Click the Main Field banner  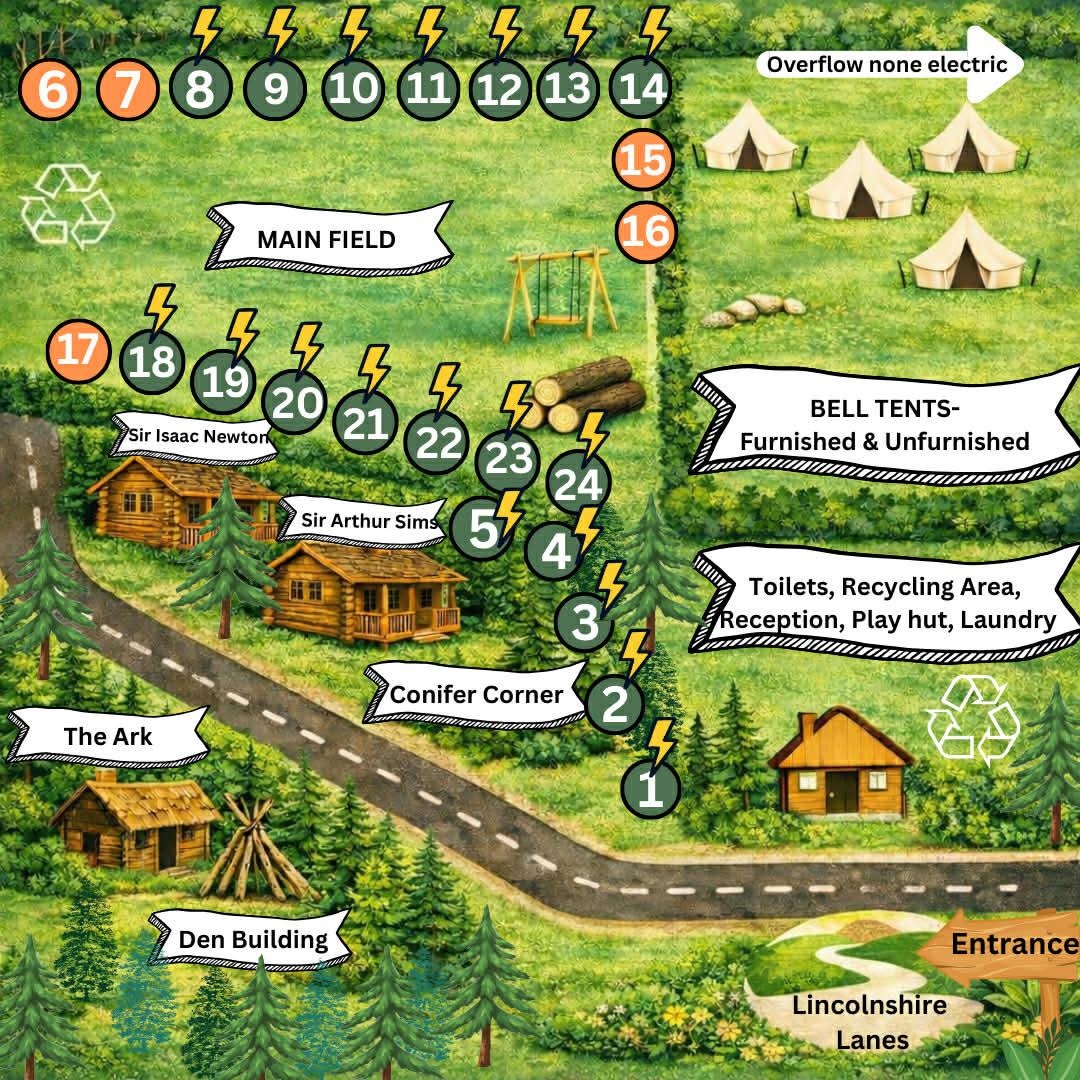pos(327,240)
